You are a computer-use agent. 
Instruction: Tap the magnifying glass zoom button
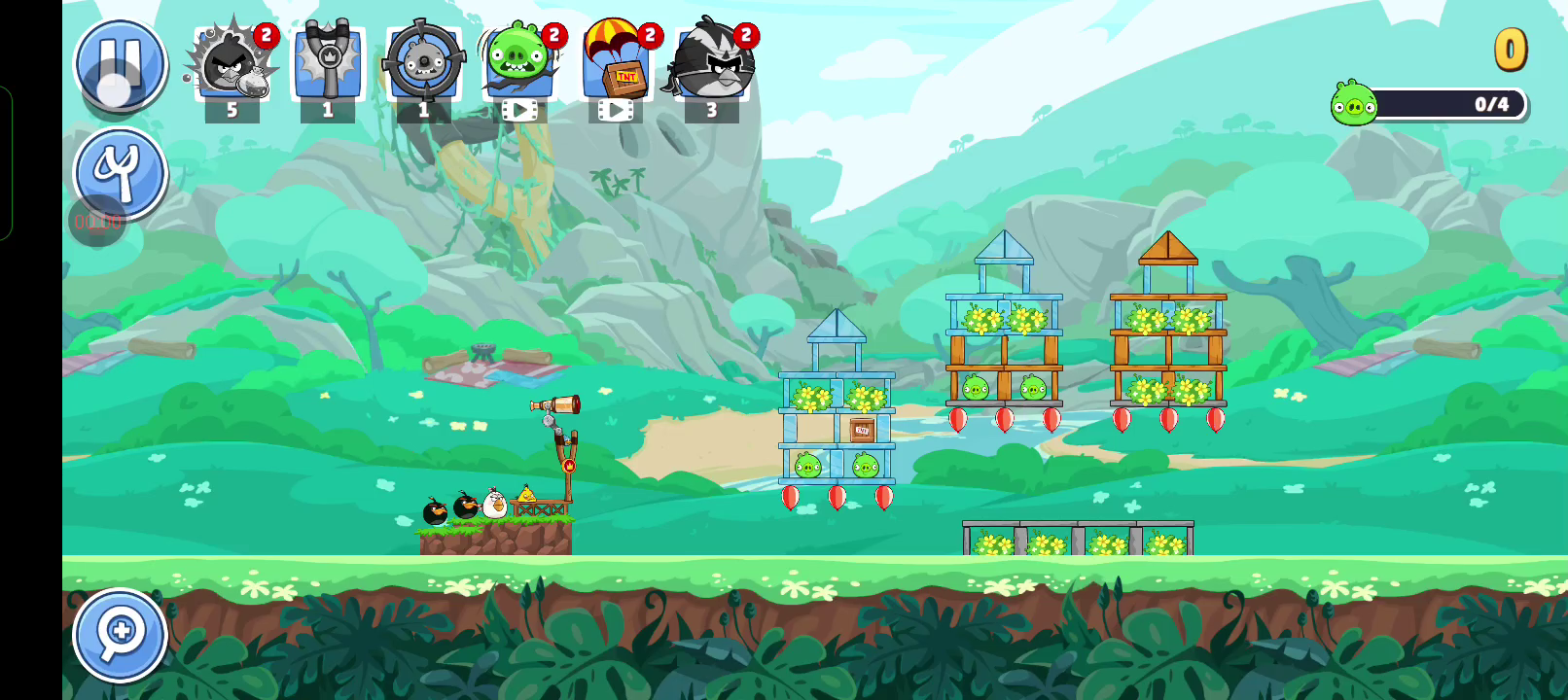121,634
